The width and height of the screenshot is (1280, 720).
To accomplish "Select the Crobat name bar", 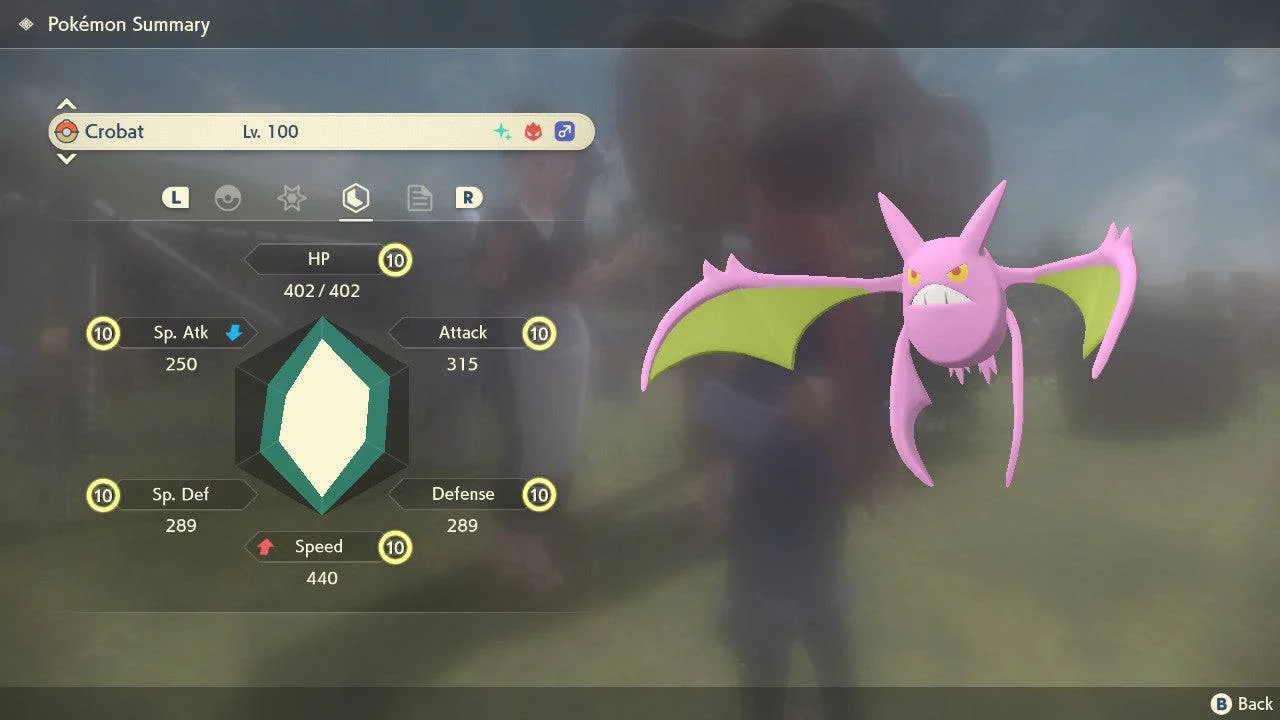I will click(x=321, y=131).
